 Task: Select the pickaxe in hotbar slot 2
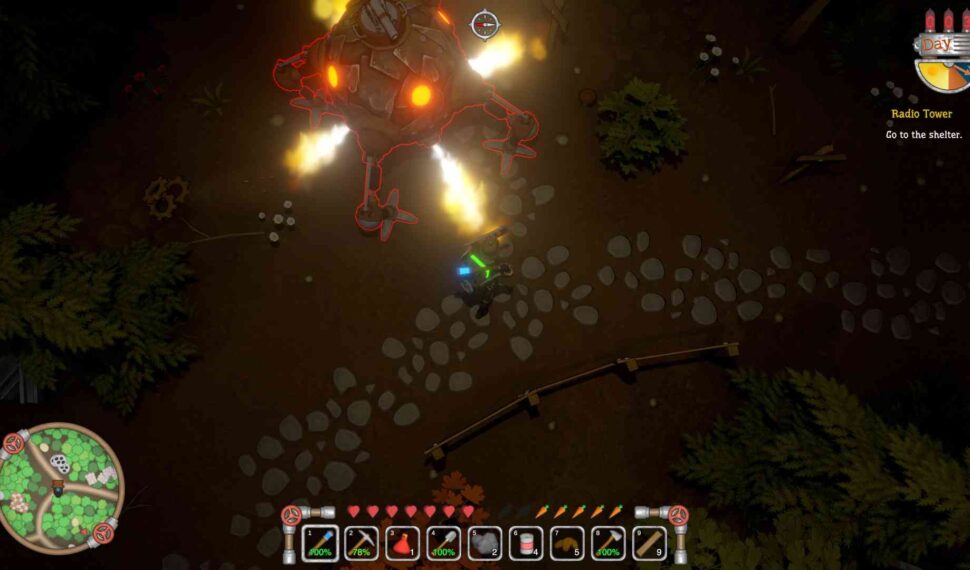pyautogui.click(x=361, y=543)
